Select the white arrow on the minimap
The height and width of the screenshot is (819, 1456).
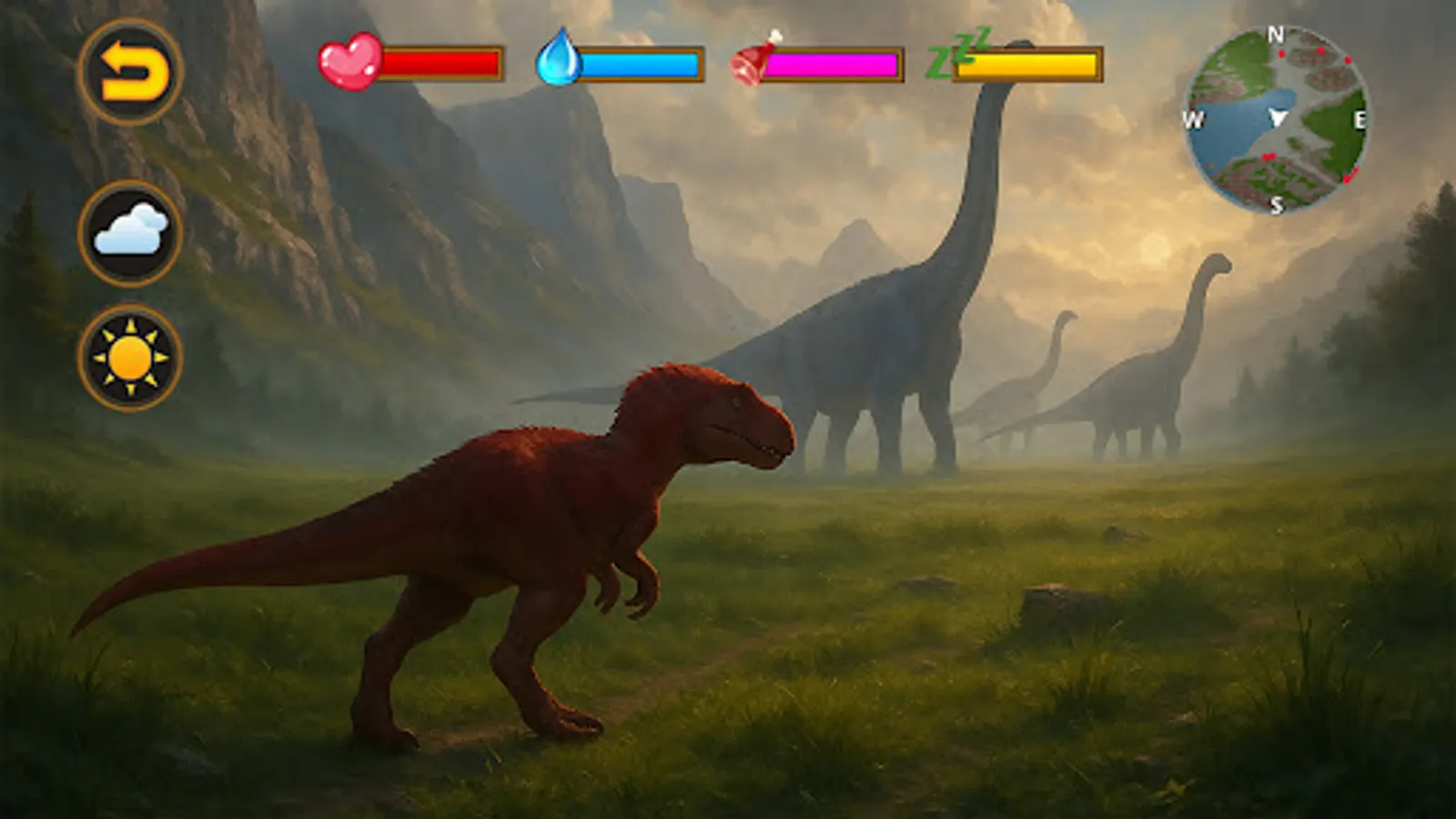1279,118
